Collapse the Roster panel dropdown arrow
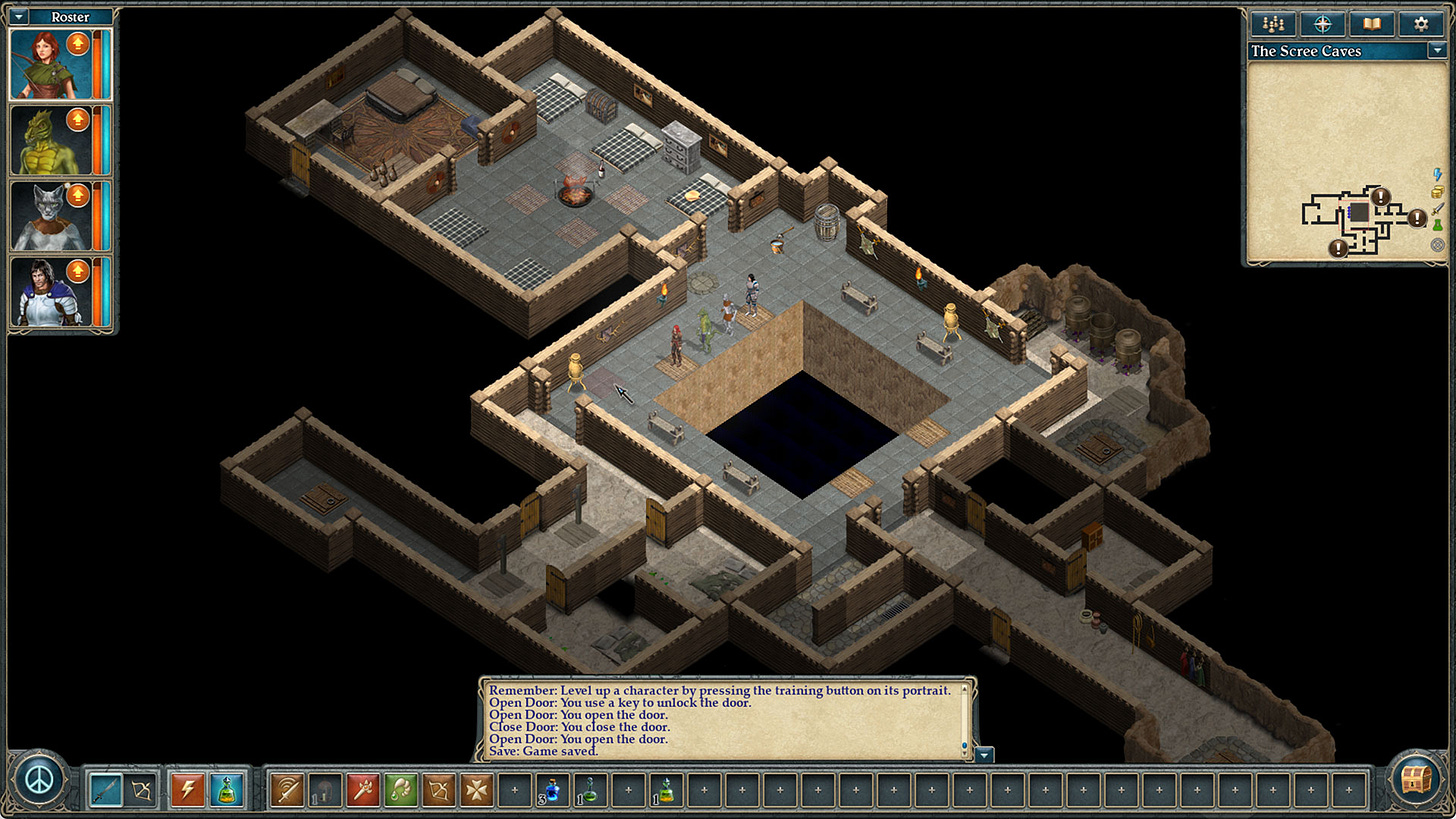Viewport: 1456px width, 819px height. pyautogui.click(x=19, y=17)
